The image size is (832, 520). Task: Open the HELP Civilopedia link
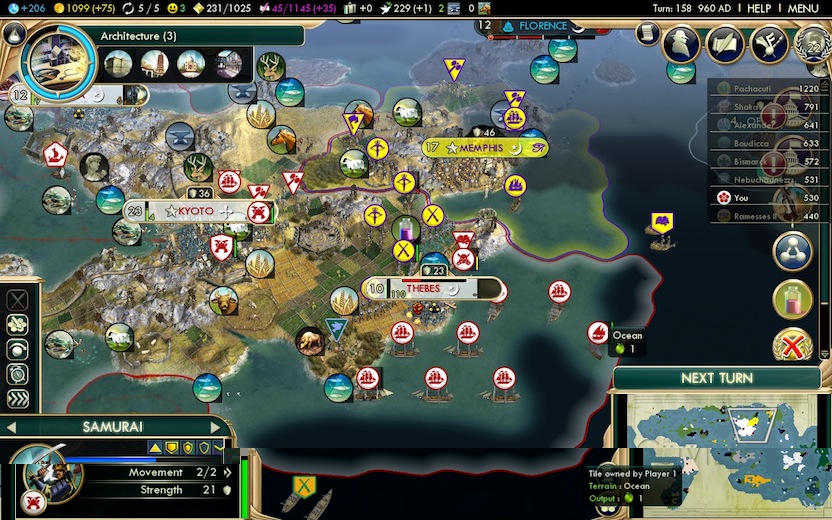[x=759, y=8]
